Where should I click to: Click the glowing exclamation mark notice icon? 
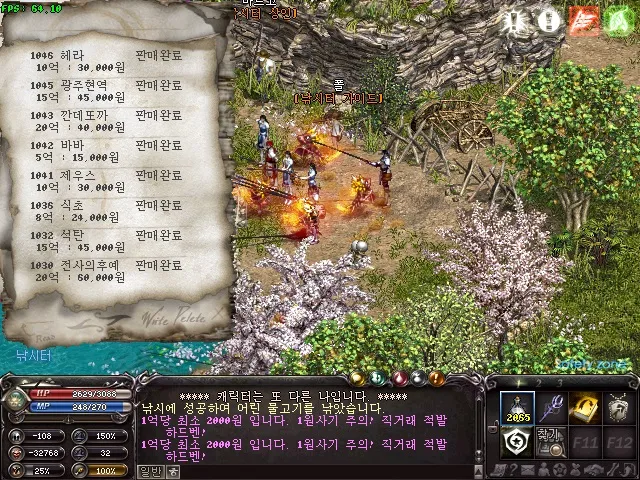514,21
